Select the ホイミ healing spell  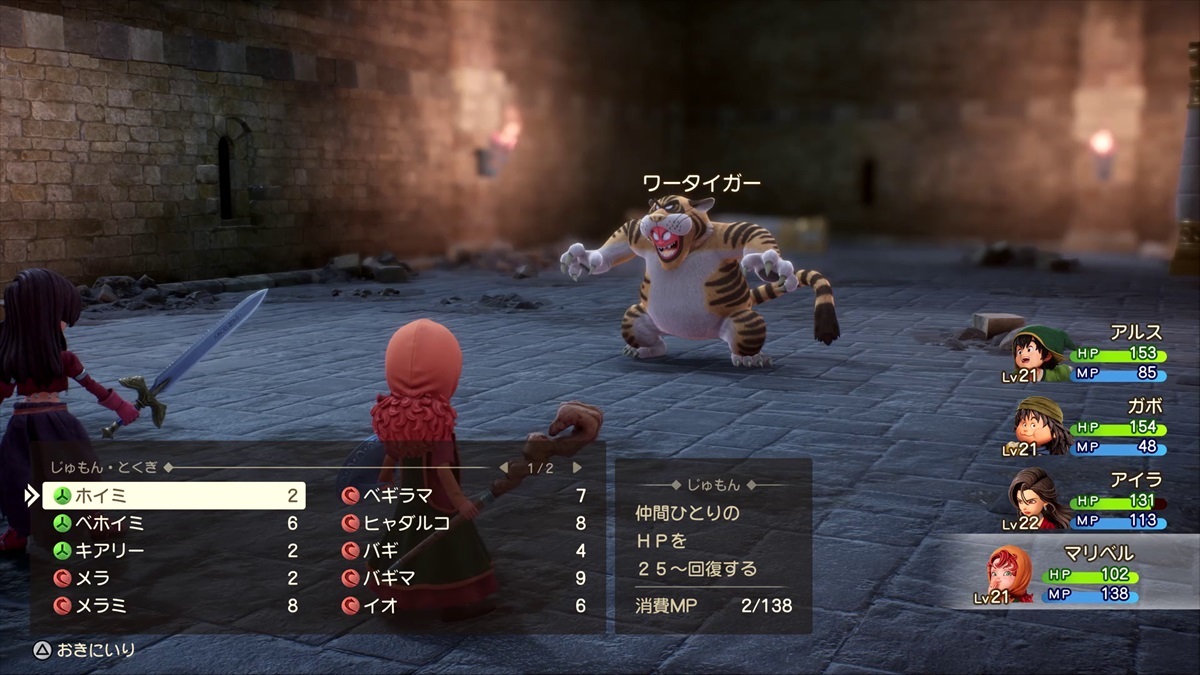click(172, 496)
